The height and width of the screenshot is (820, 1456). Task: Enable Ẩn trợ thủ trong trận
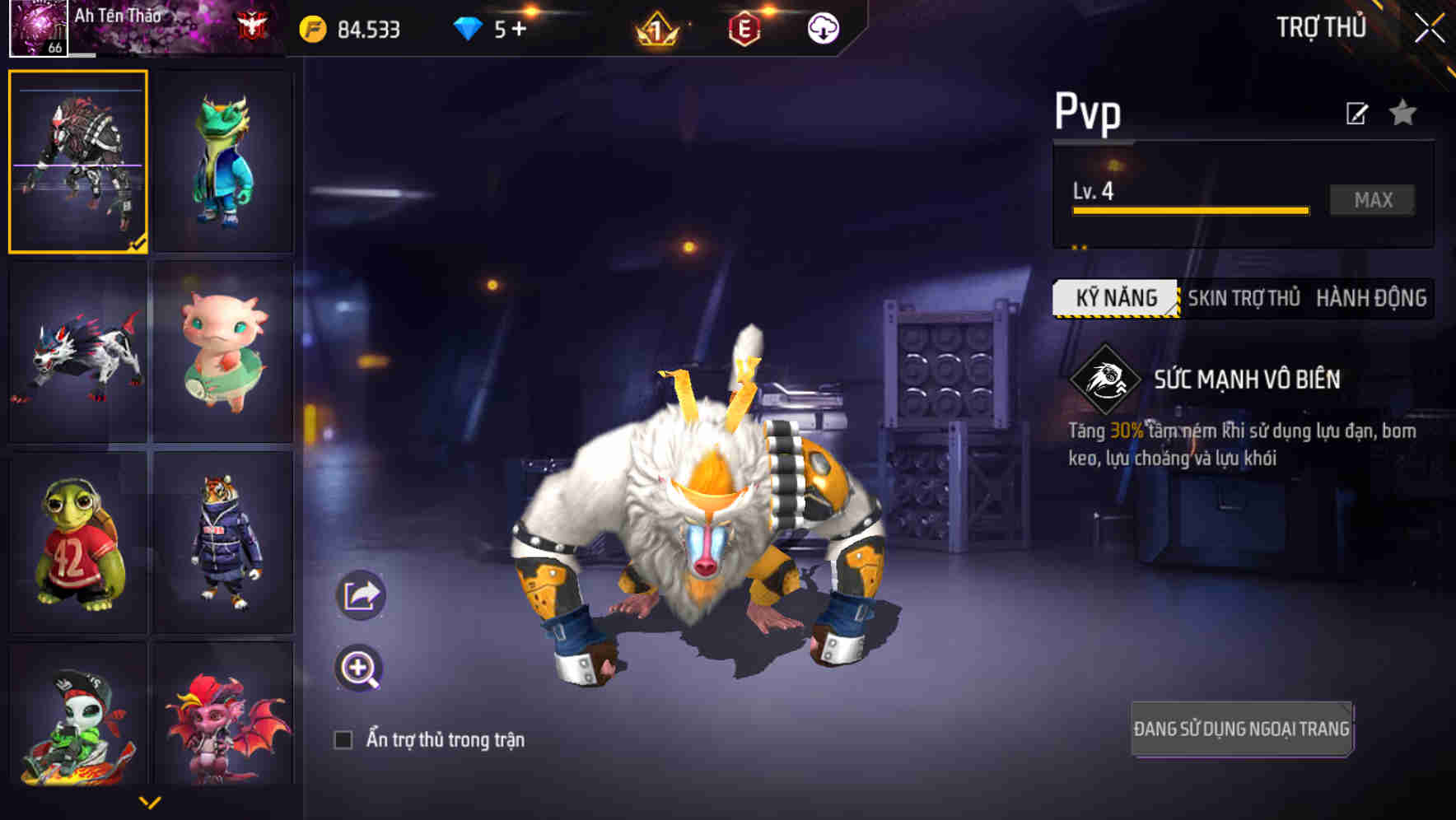click(346, 739)
